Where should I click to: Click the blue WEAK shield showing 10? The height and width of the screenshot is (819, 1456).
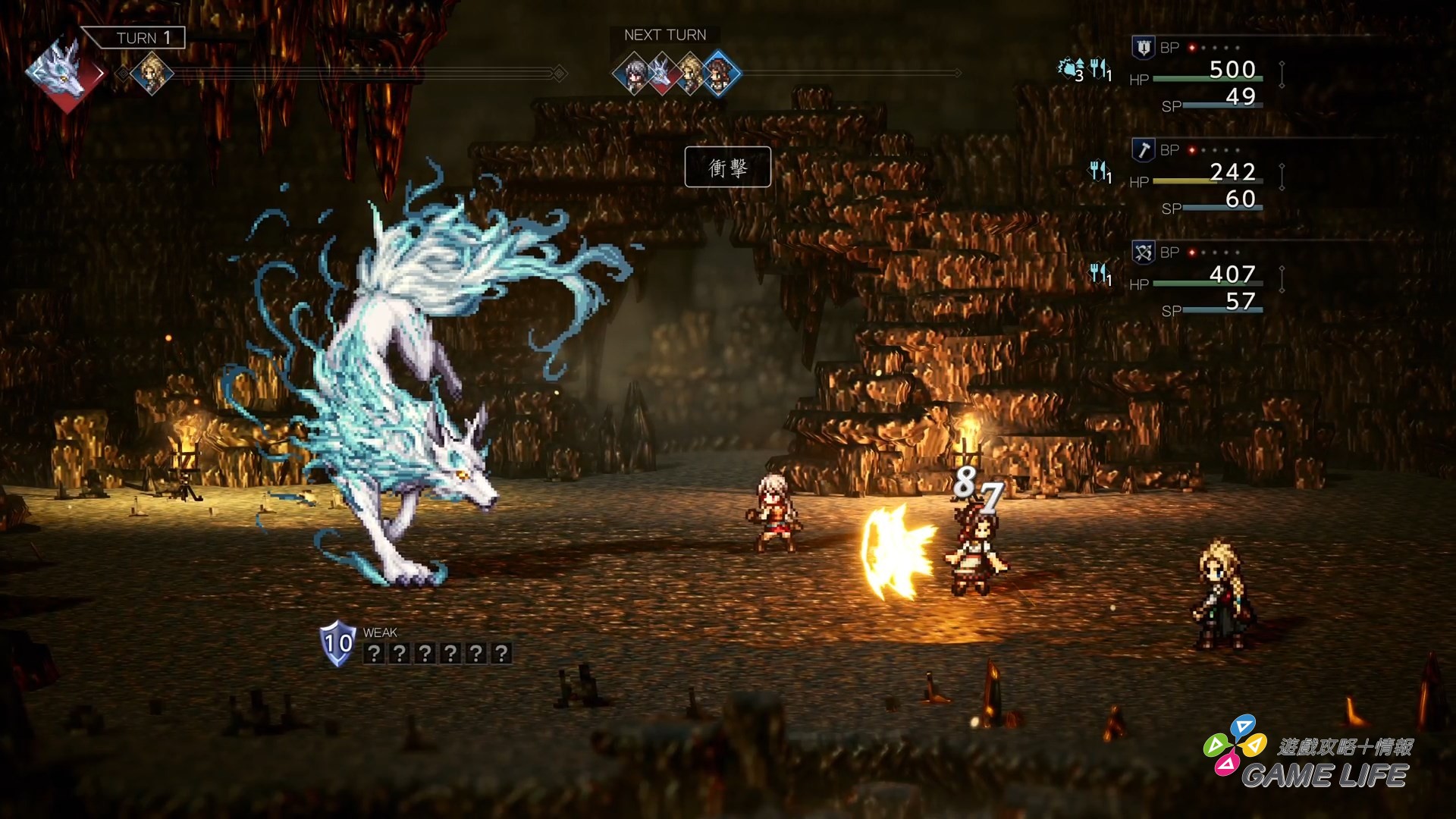(x=337, y=645)
